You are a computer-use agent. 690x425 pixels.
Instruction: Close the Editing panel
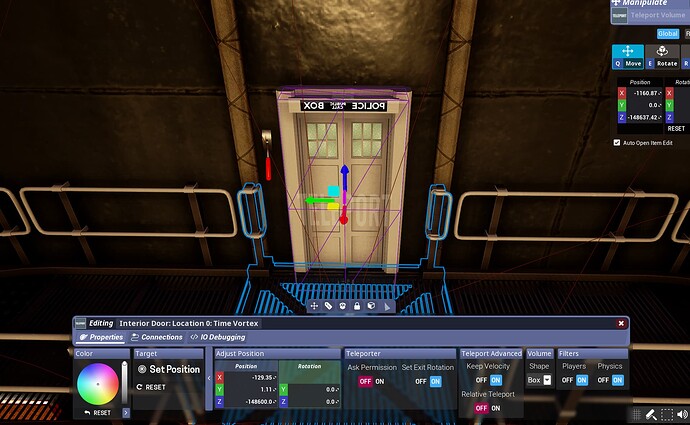coord(621,323)
